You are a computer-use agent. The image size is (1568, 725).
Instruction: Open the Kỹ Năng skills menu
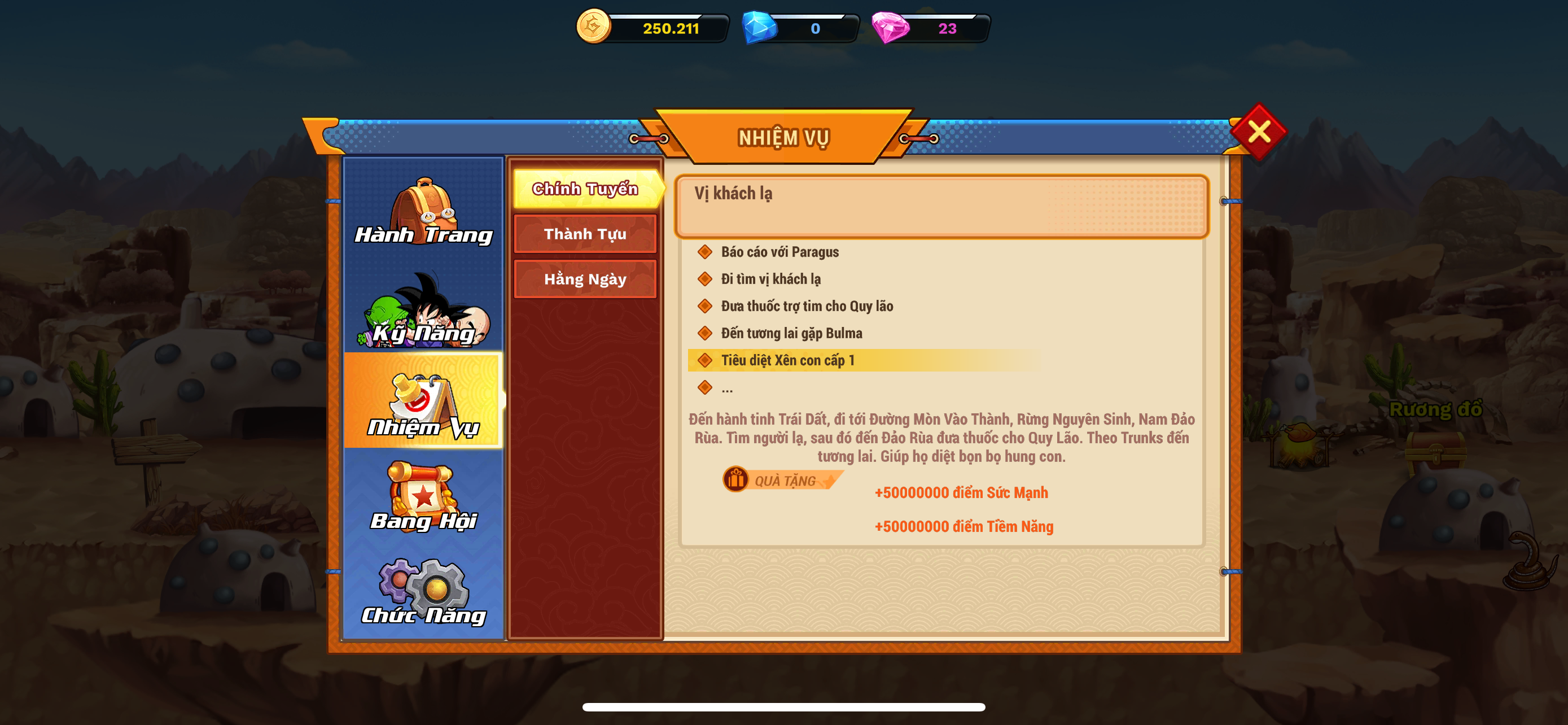pos(424,310)
